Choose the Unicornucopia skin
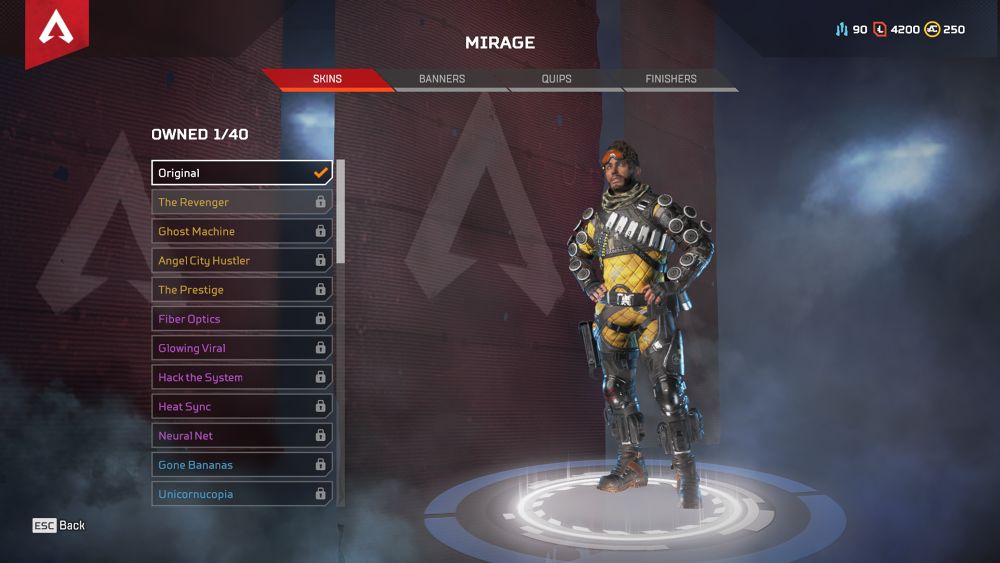This screenshot has width=1000, height=563. [242, 494]
